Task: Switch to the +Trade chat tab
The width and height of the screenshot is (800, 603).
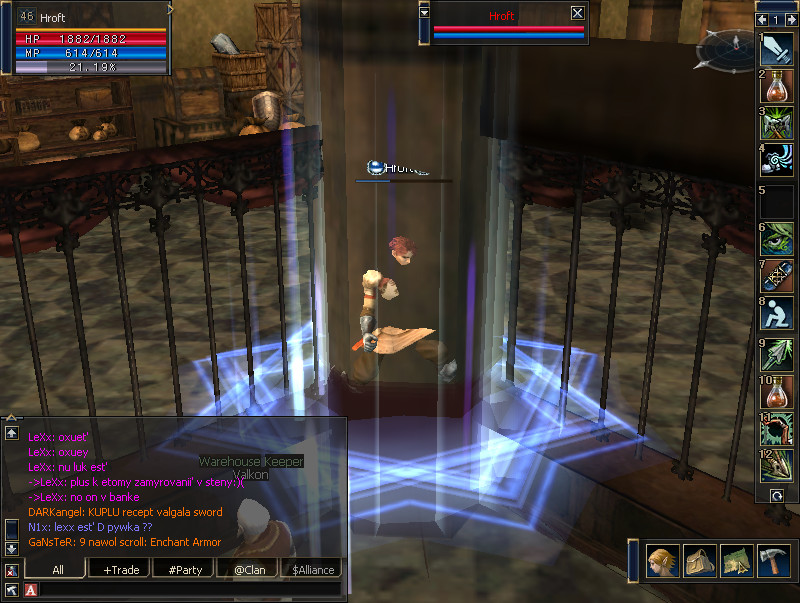Action: point(121,569)
